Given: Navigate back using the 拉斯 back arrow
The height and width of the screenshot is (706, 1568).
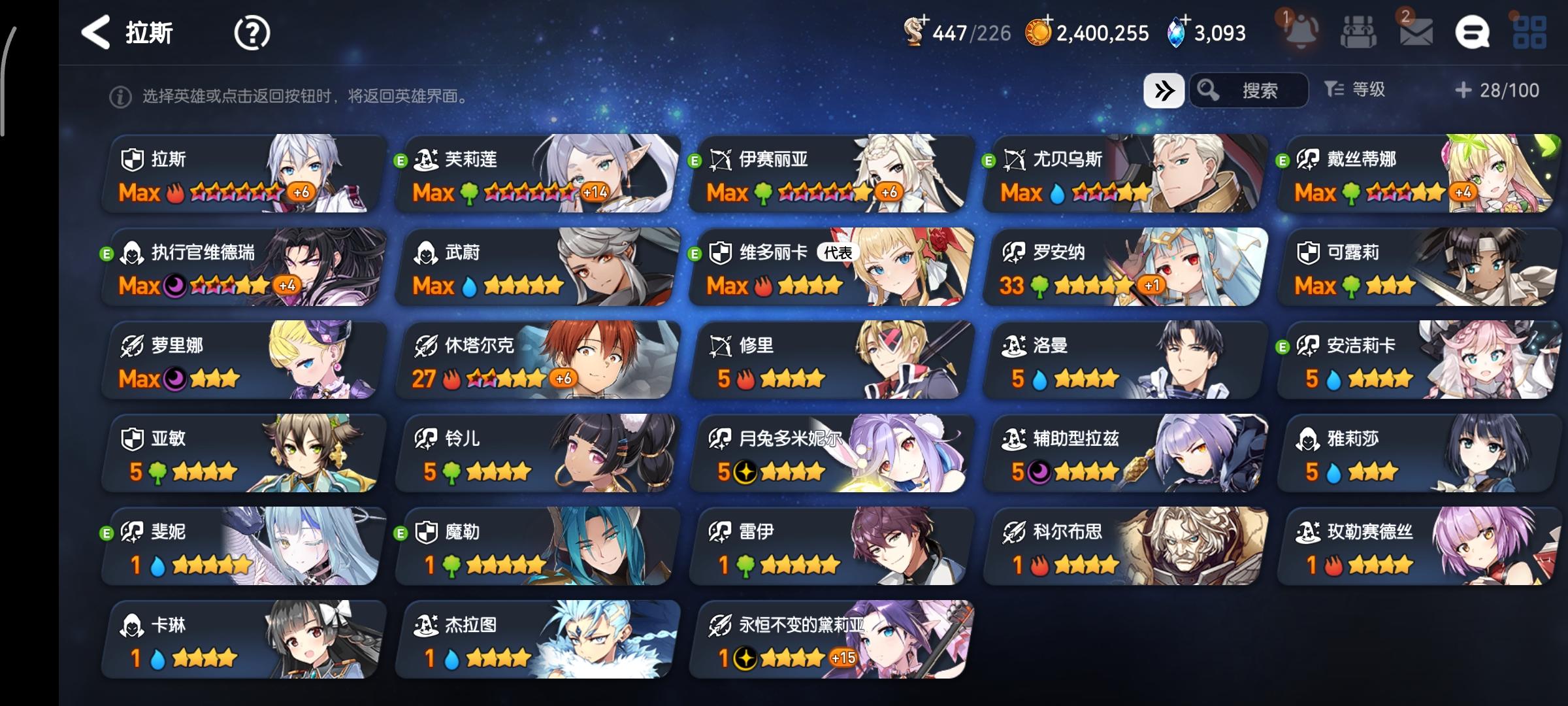Looking at the screenshot, I should click(97, 31).
